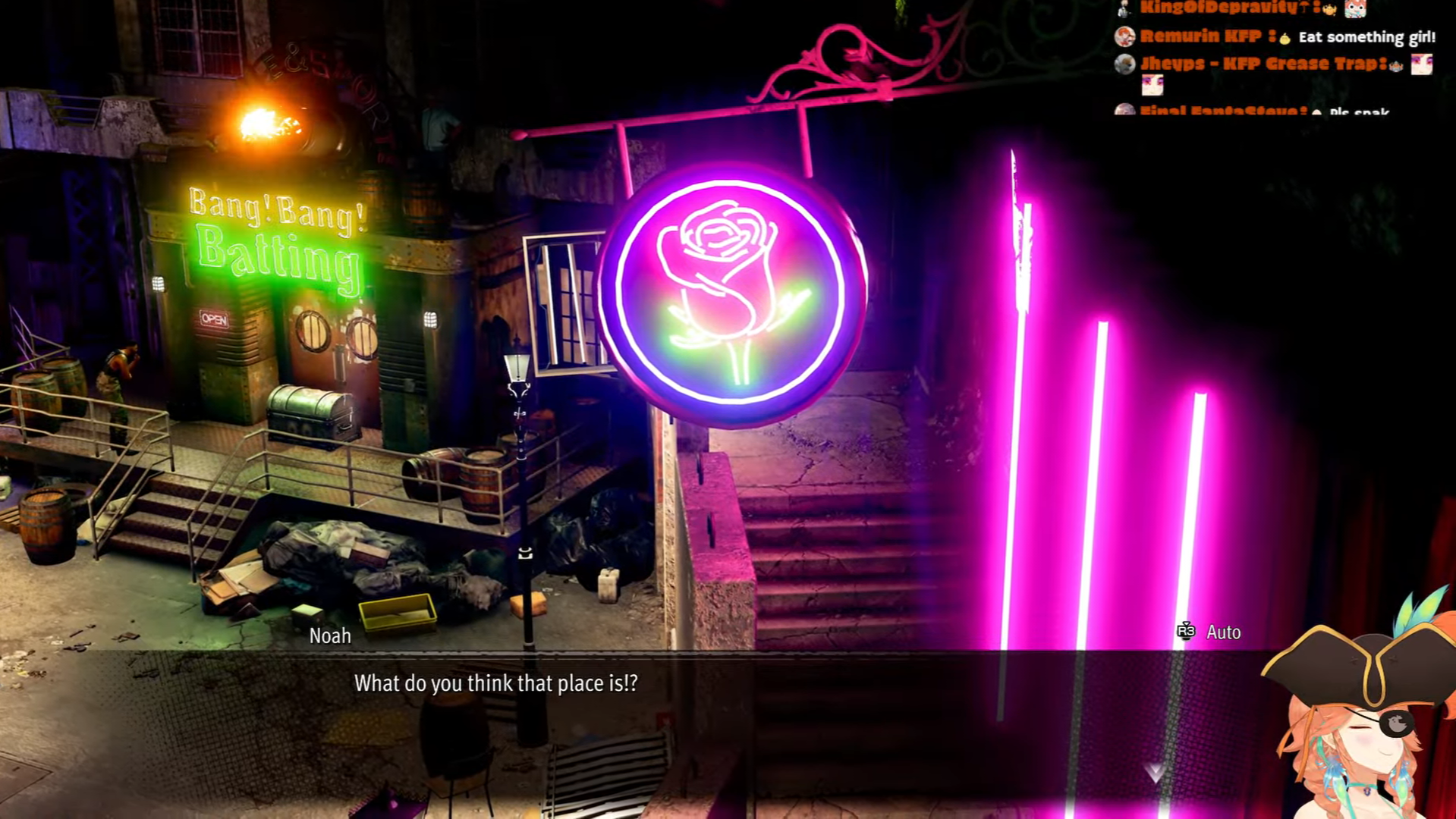This screenshot has height=819, width=1456.
Task: Click the dialogue continue arrow
Action: point(1155,773)
